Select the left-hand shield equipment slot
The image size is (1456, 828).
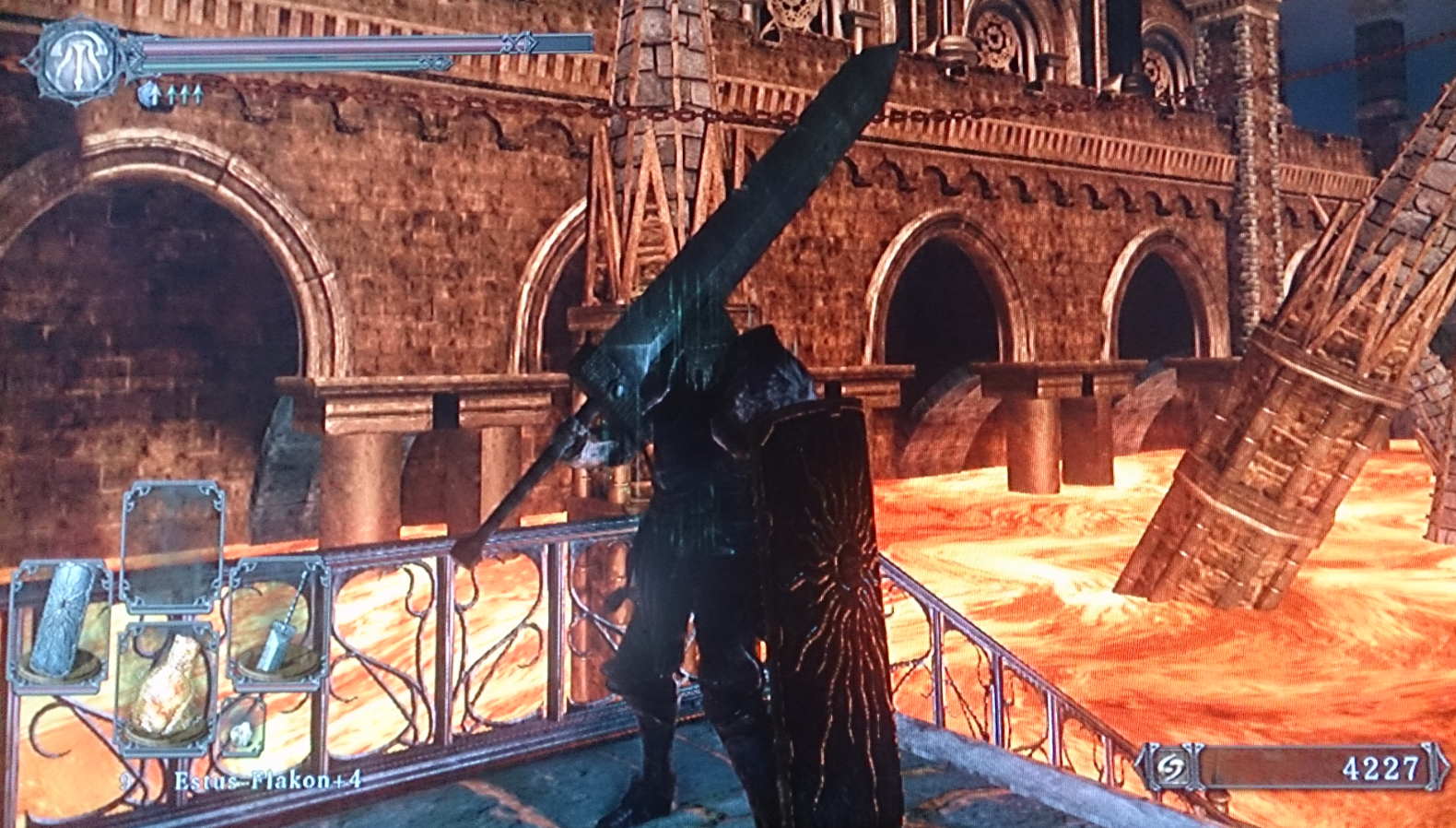[60, 624]
